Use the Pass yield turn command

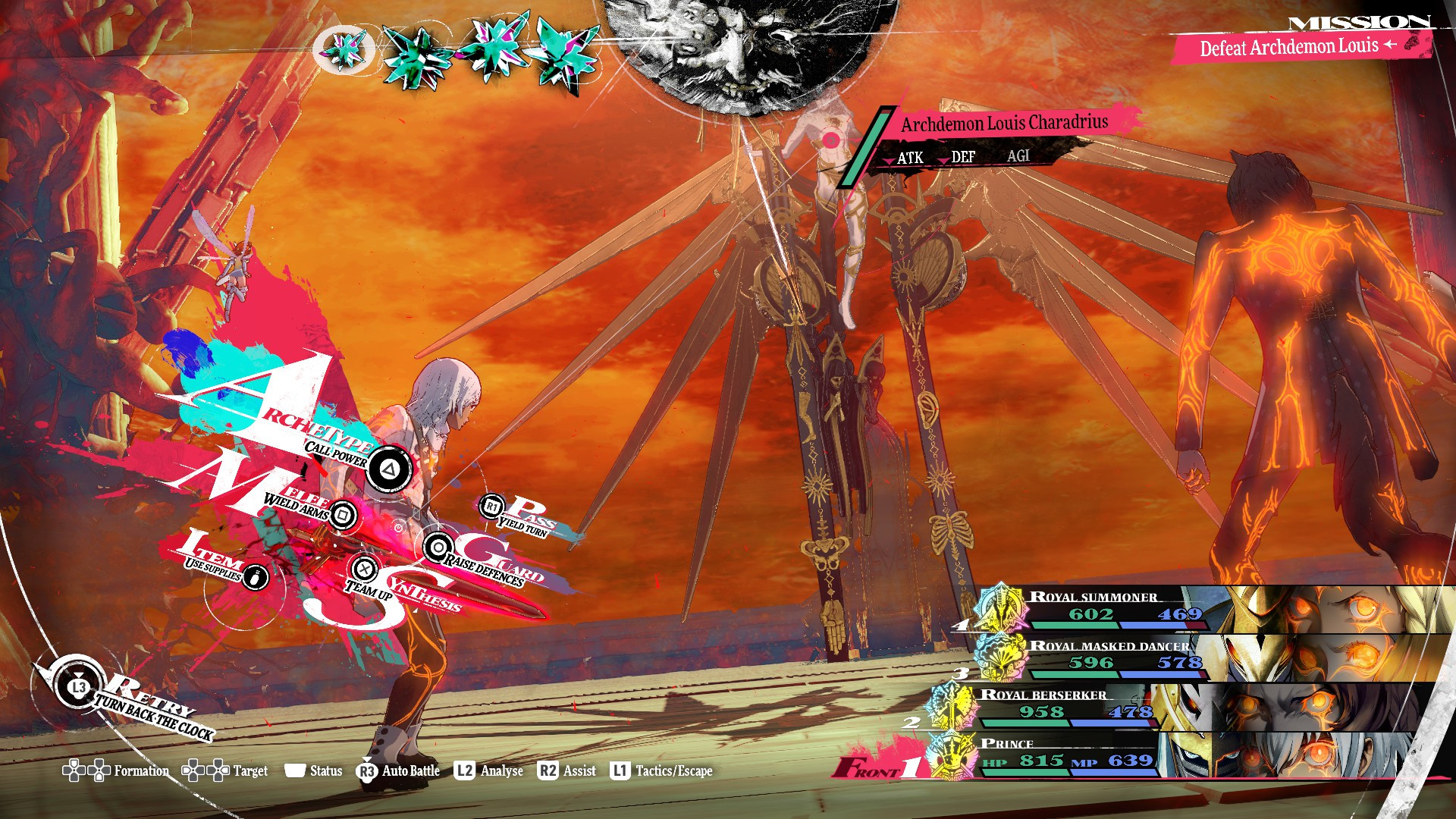click(x=492, y=506)
